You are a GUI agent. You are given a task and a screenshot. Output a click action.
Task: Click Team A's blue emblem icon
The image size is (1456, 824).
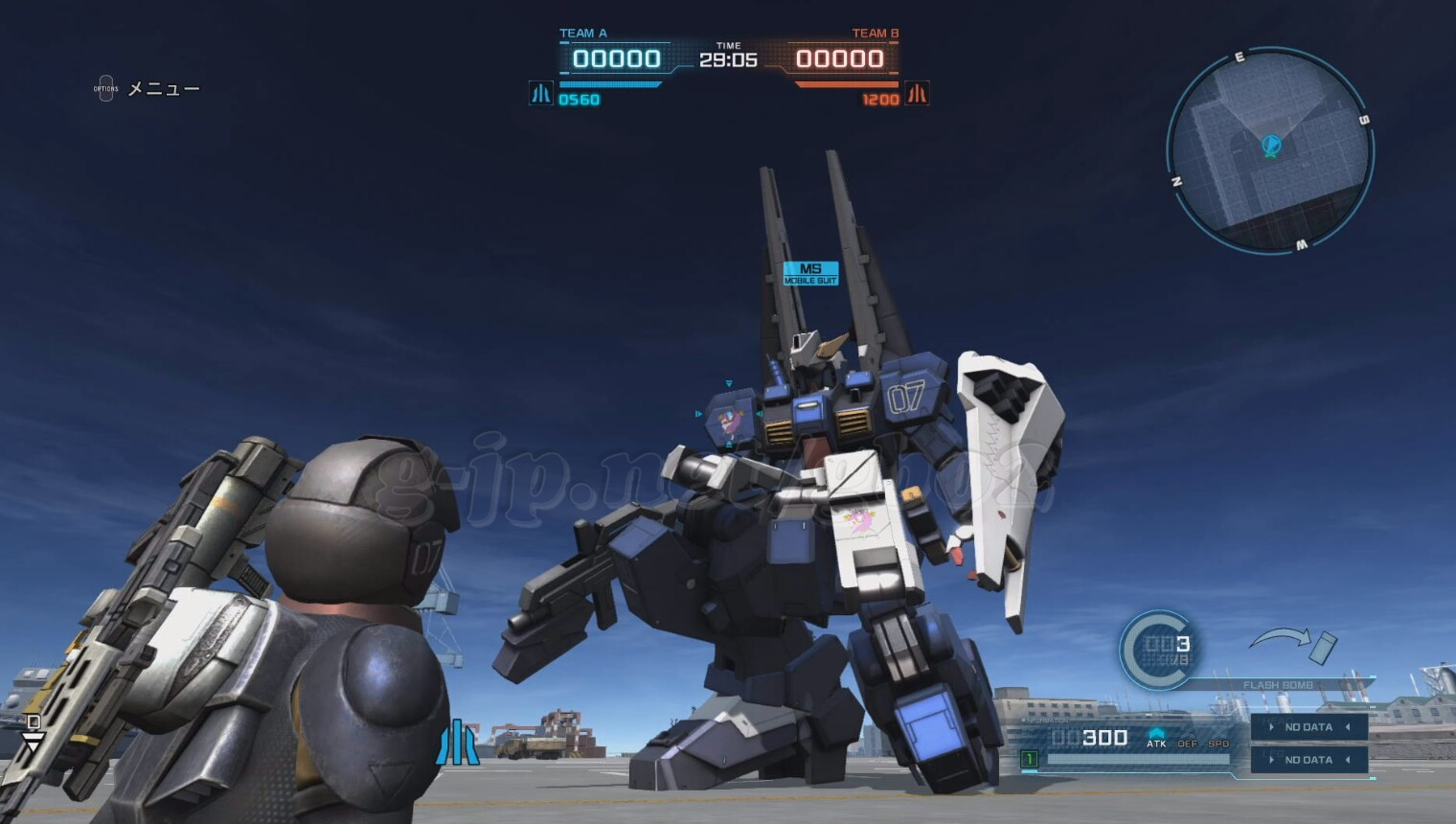pos(541,94)
